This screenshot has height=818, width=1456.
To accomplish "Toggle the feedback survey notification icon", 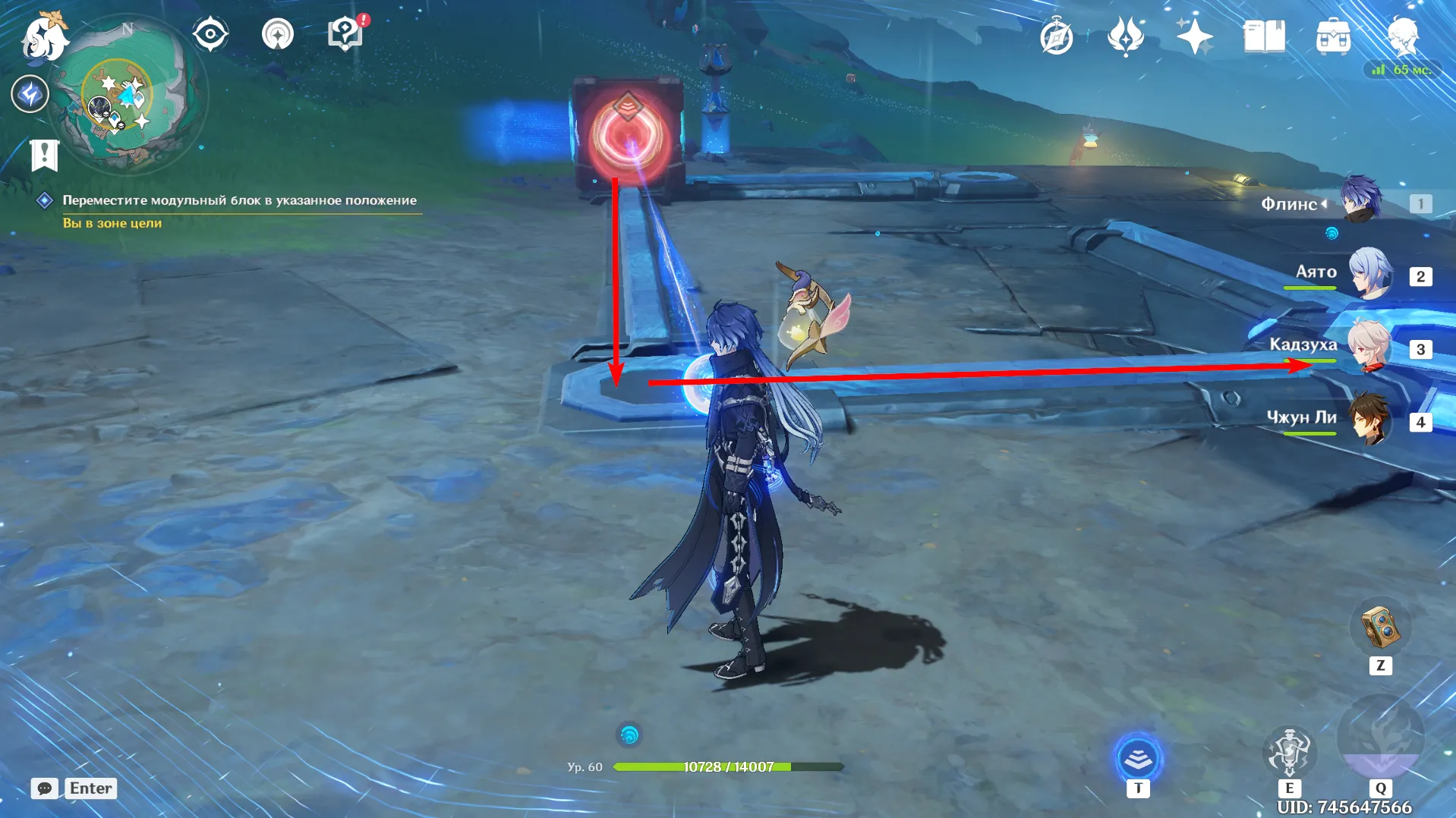I will click(344, 33).
